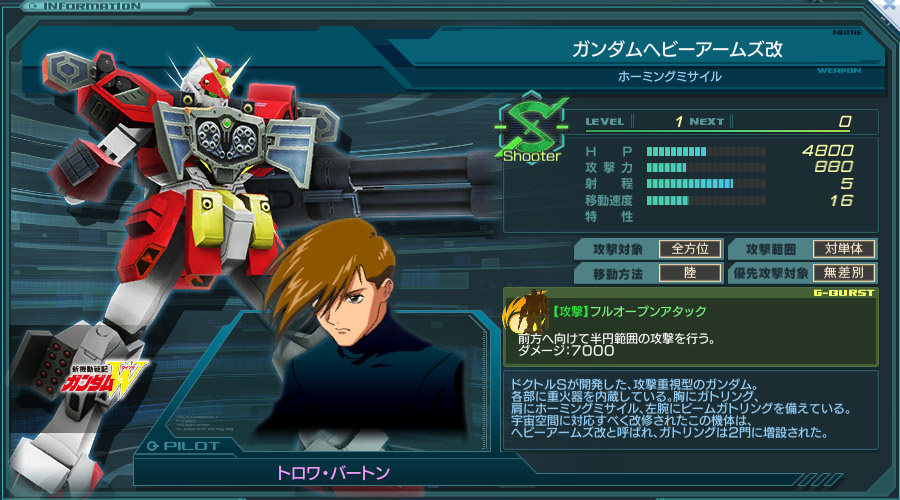Click the green Shooter class emblem
The width and height of the screenshot is (900, 500).
(532, 128)
